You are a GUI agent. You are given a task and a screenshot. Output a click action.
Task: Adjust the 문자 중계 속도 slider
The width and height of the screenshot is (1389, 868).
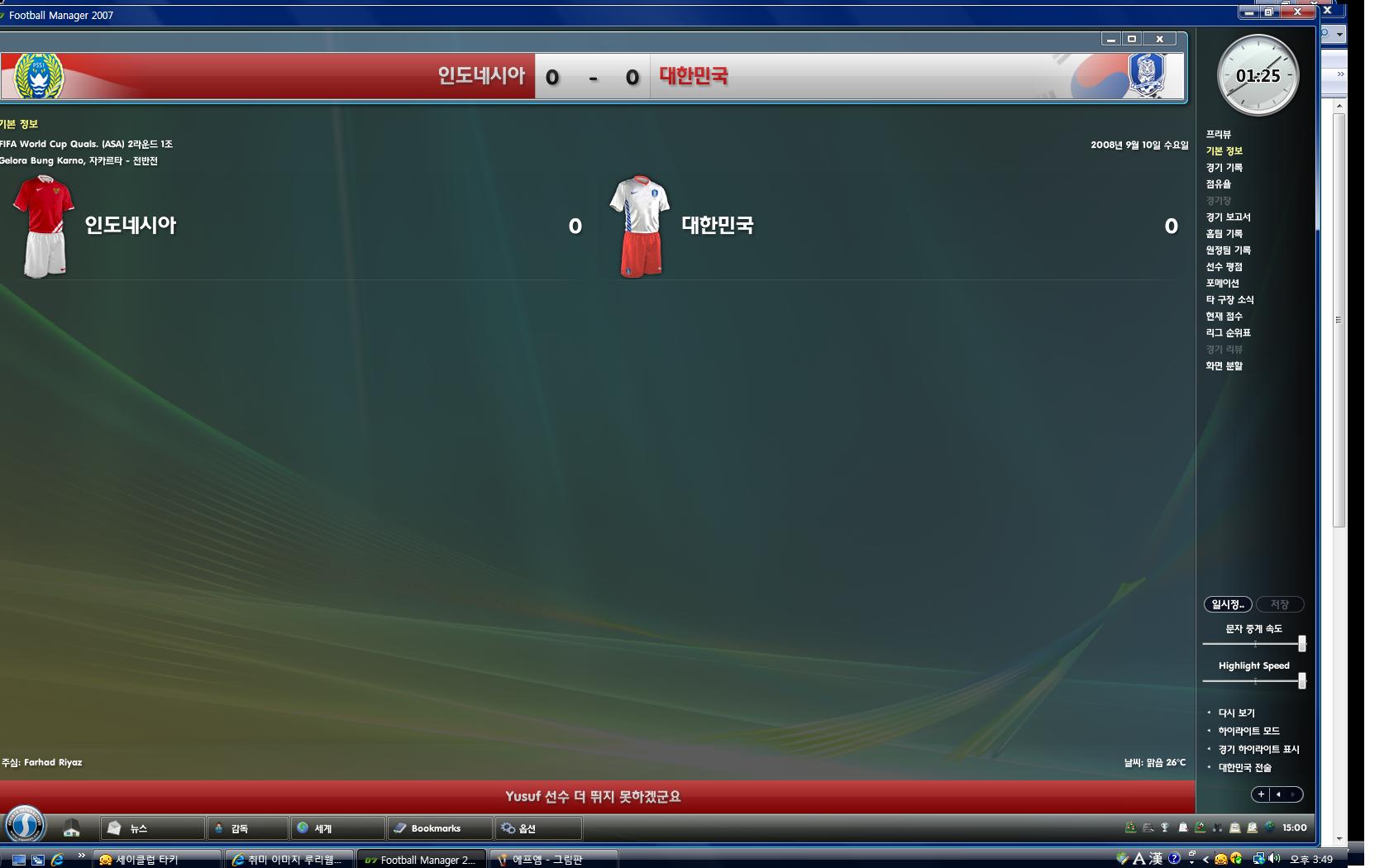1301,643
